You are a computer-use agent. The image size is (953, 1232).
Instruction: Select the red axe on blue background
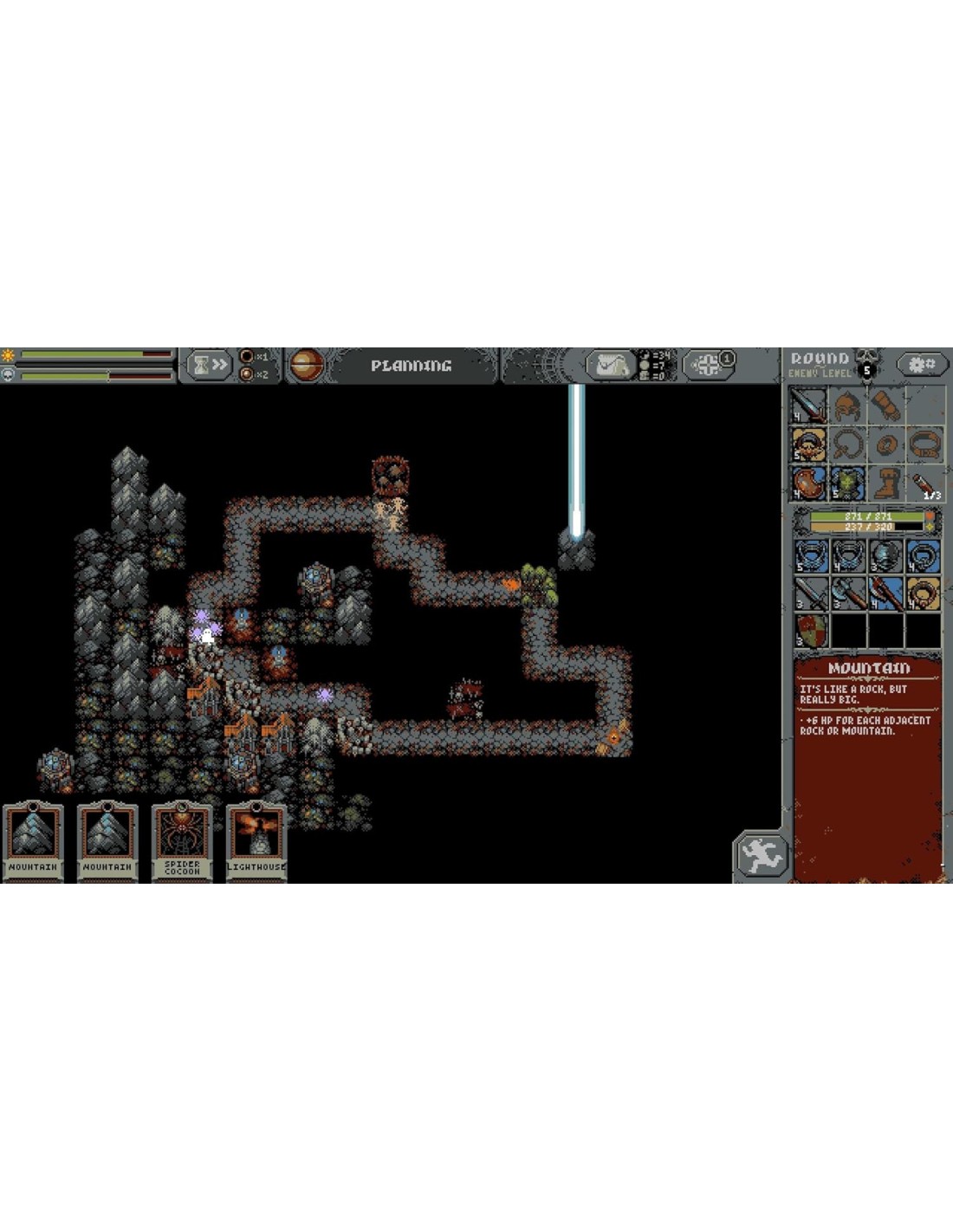click(885, 593)
